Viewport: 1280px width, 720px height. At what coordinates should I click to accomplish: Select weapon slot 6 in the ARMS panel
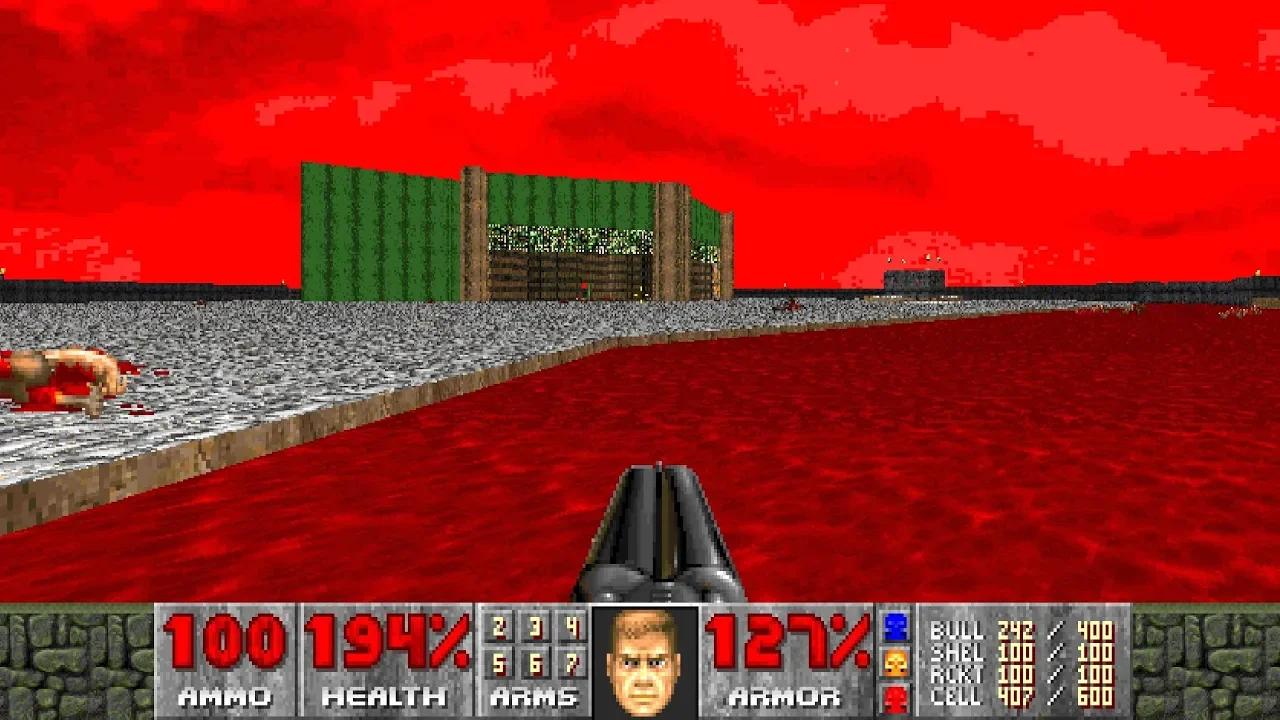pyautogui.click(x=537, y=662)
